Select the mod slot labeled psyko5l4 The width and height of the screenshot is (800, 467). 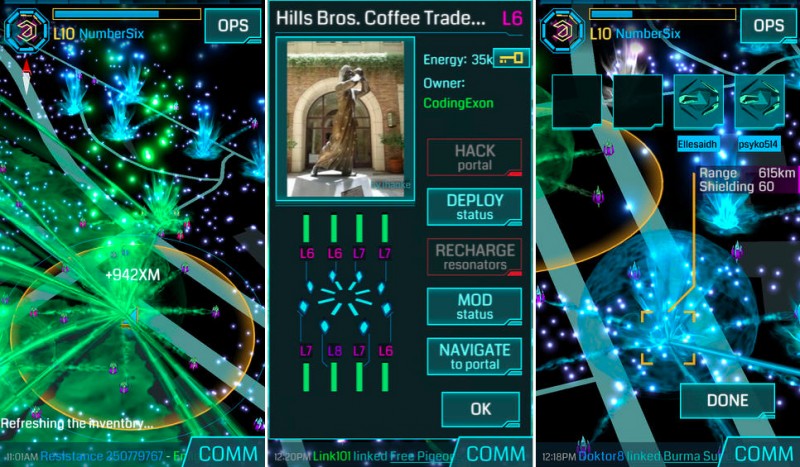[760, 101]
